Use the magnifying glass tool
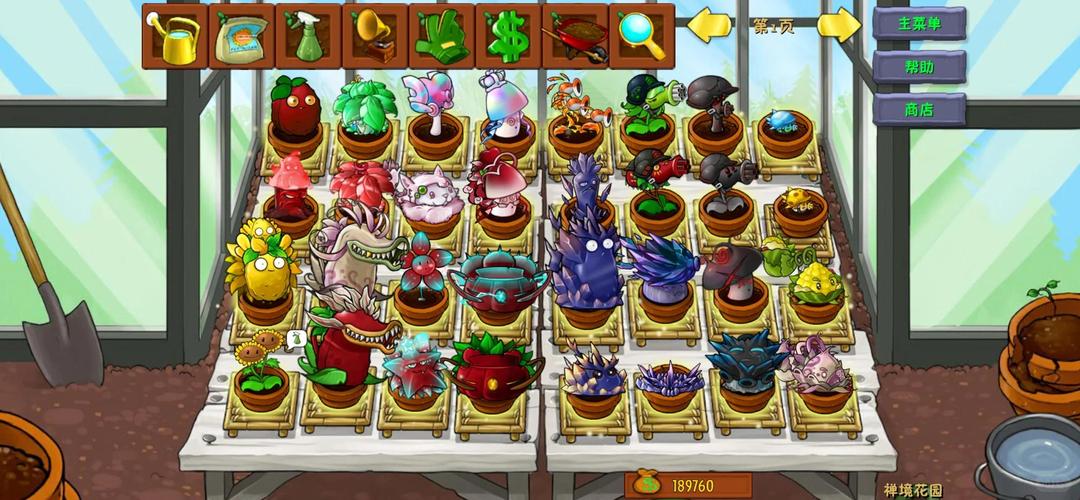Image resolution: width=1080 pixels, height=500 pixels. click(642, 35)
